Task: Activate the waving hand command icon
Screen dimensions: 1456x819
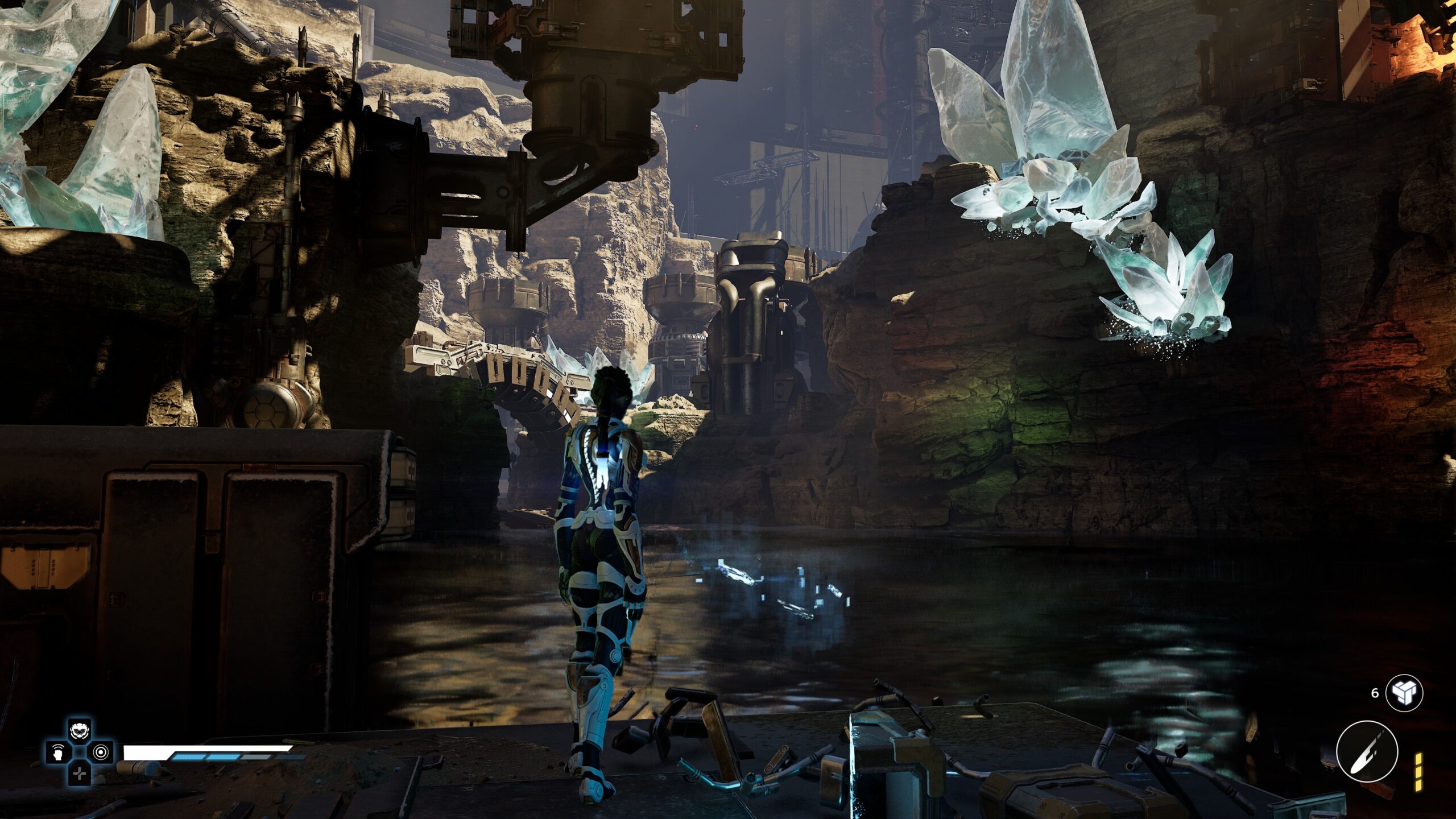Action: [58, 752]
